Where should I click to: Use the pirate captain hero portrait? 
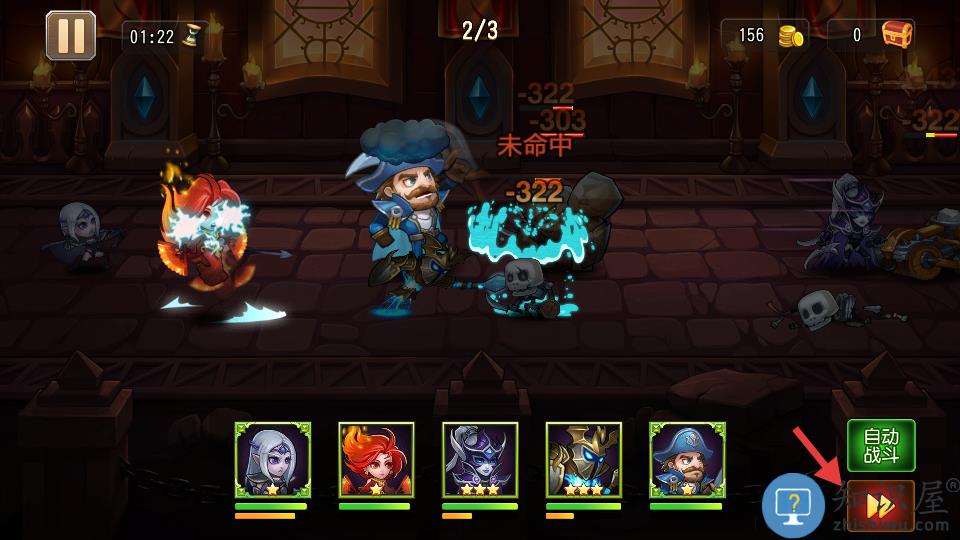click(x=688, y=460)
